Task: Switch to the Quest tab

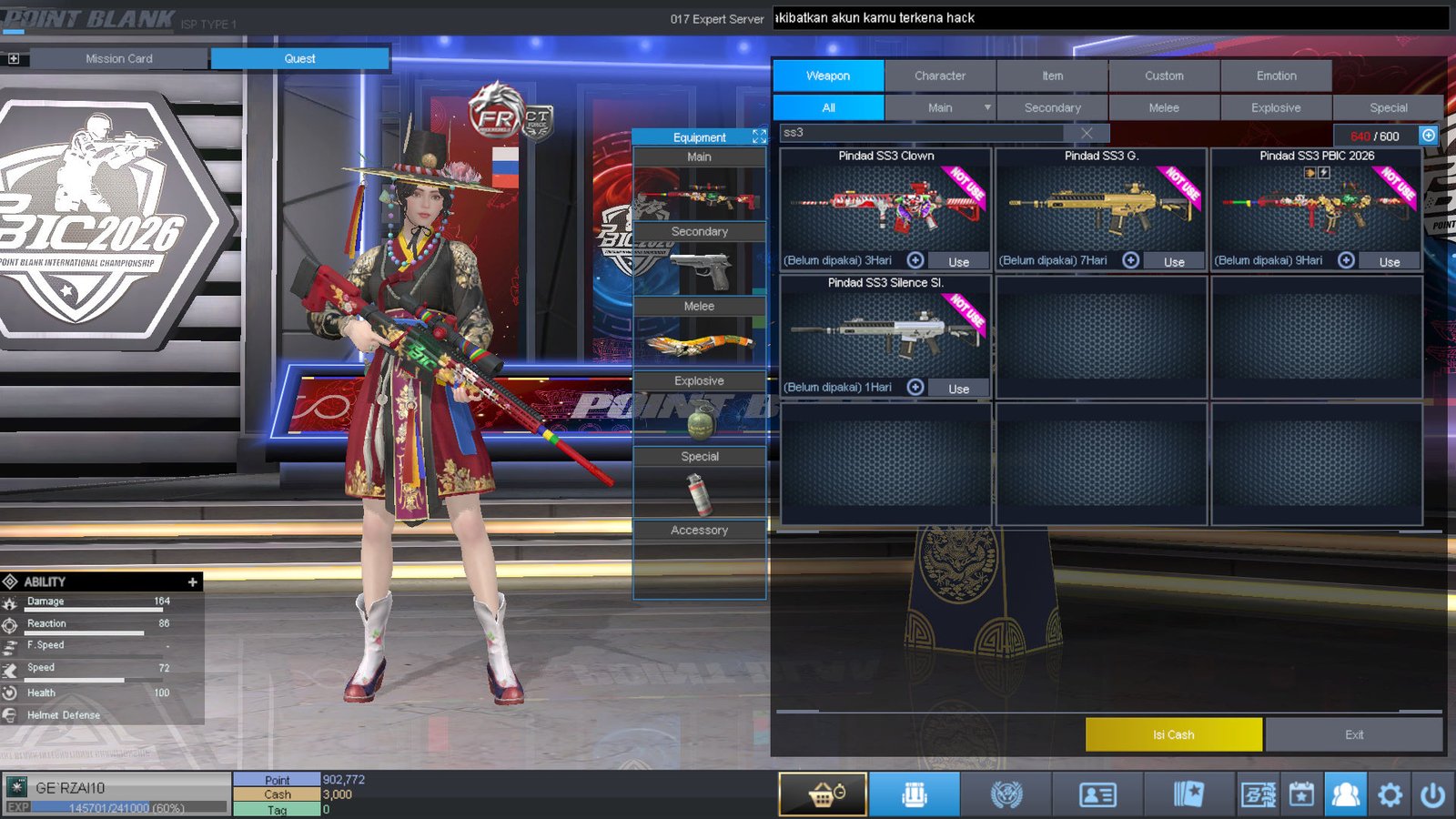Action: point(299,58)
